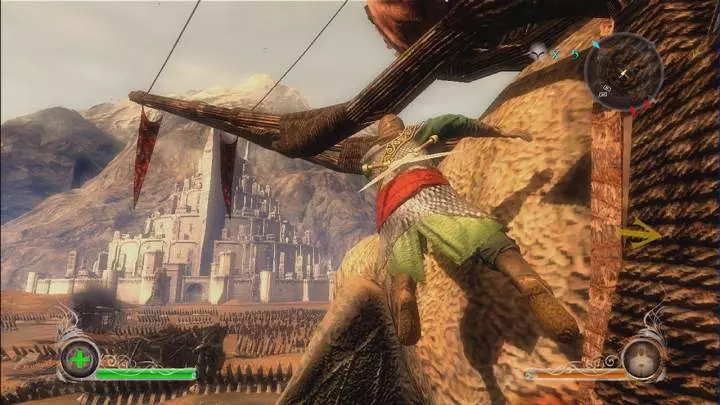Click the circular minimap

(623, 72)
